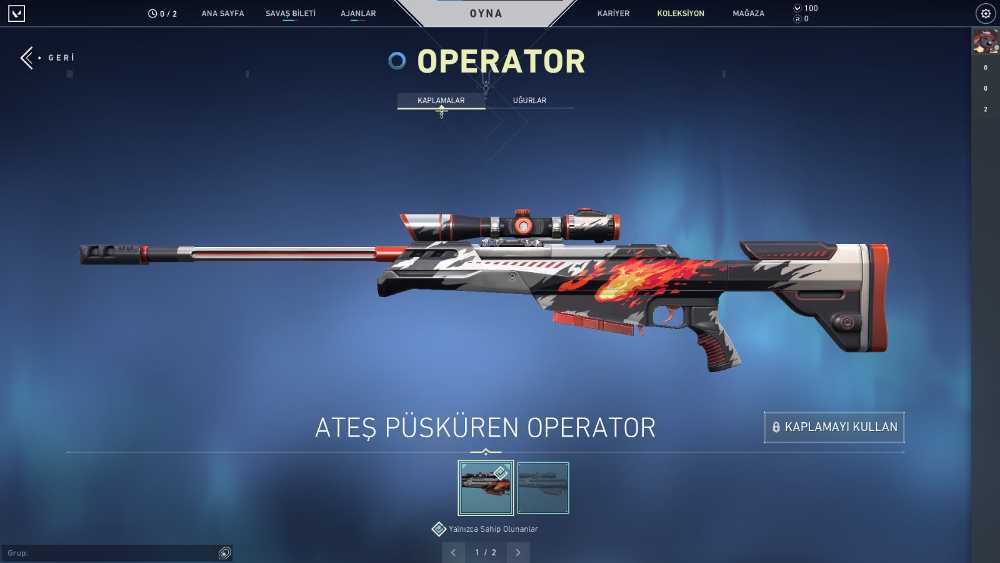Open the Koleksiyon page
The width and height of the screenshot is (1000, 563).
[x=680, y=14]
